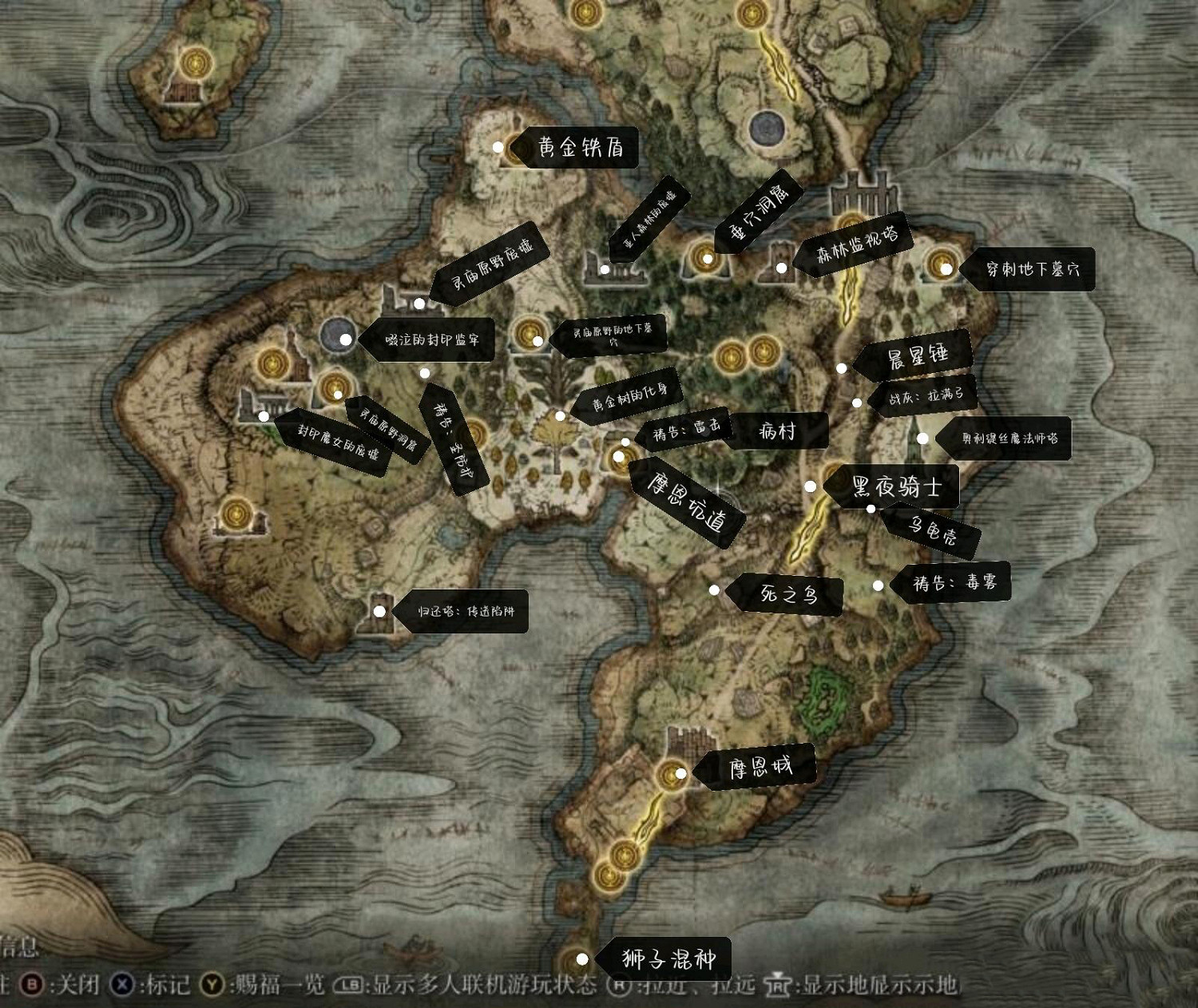This screenshot has width=1198, height=1008.
Task: Click the 标记 (X) option
Action: [x=154, y=987]
